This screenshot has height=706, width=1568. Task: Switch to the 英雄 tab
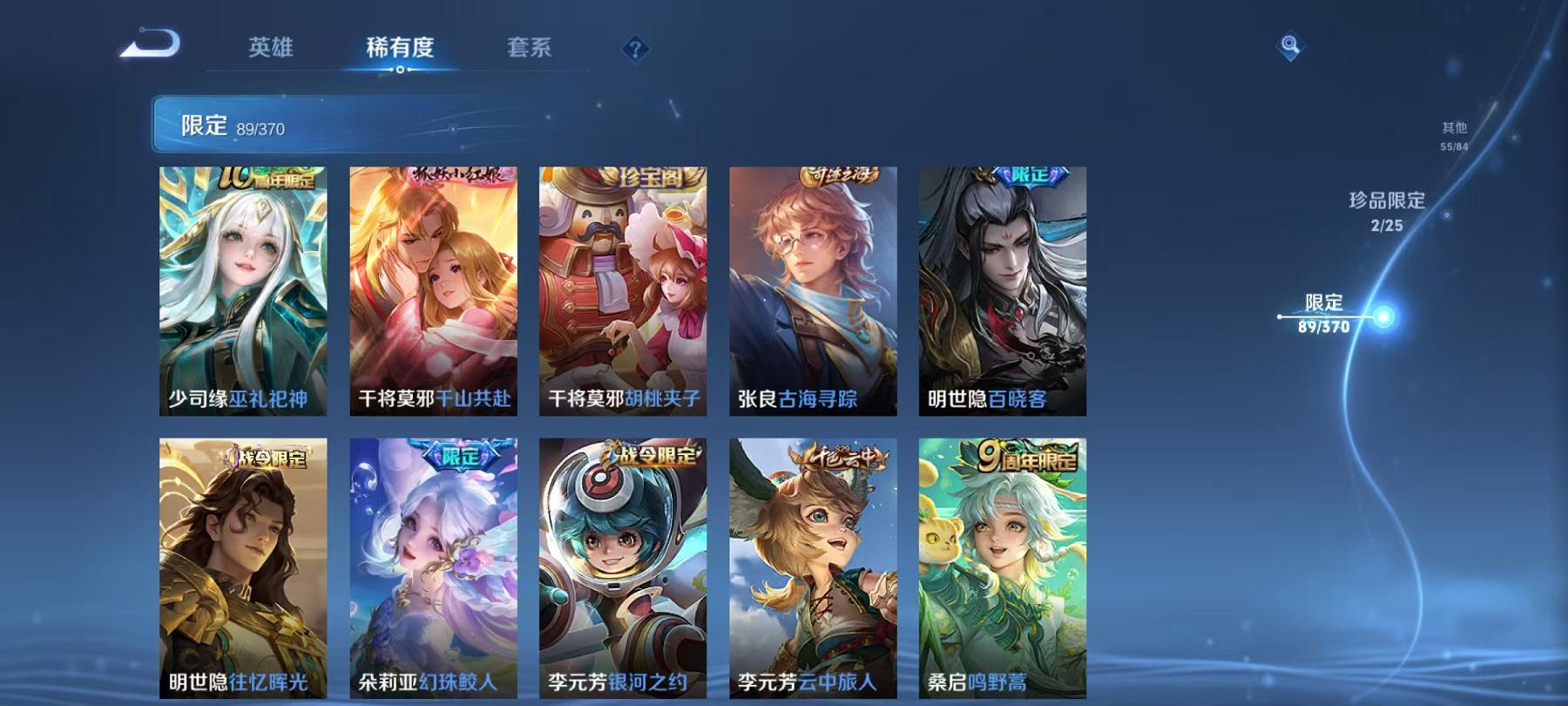[x=270, y=50]
